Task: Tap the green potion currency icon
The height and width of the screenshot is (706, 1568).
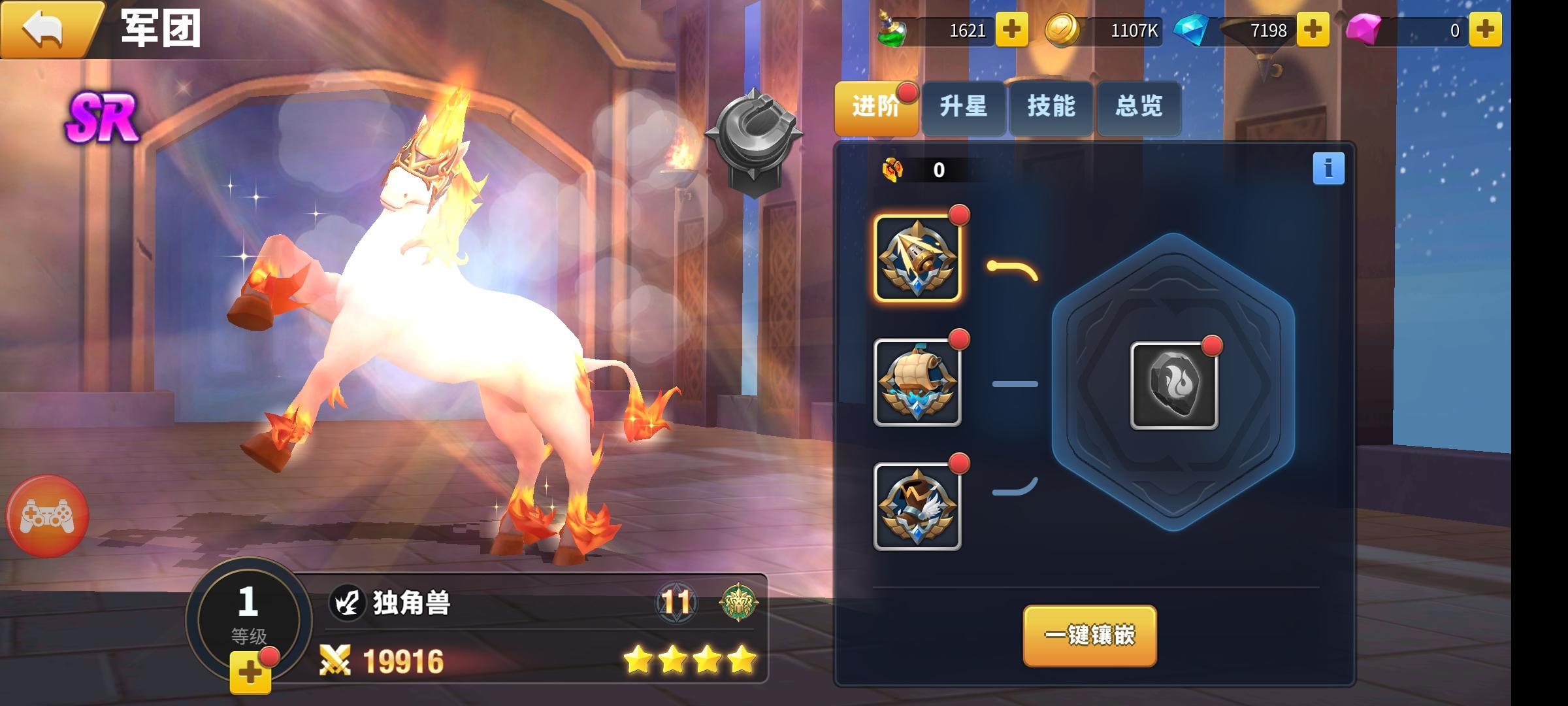Action: [x=892, y=31]
